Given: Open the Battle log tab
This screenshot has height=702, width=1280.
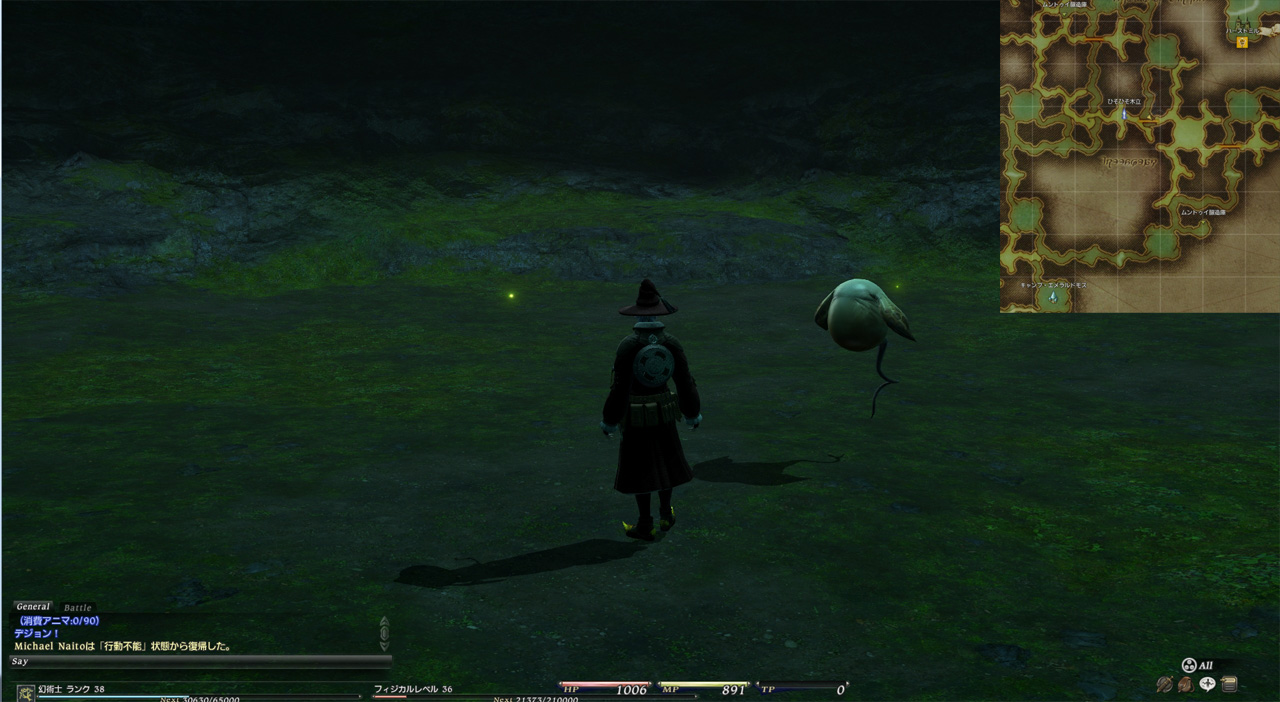Looking at the screenshot, I should pyautogui.click(x=77, y=608).
